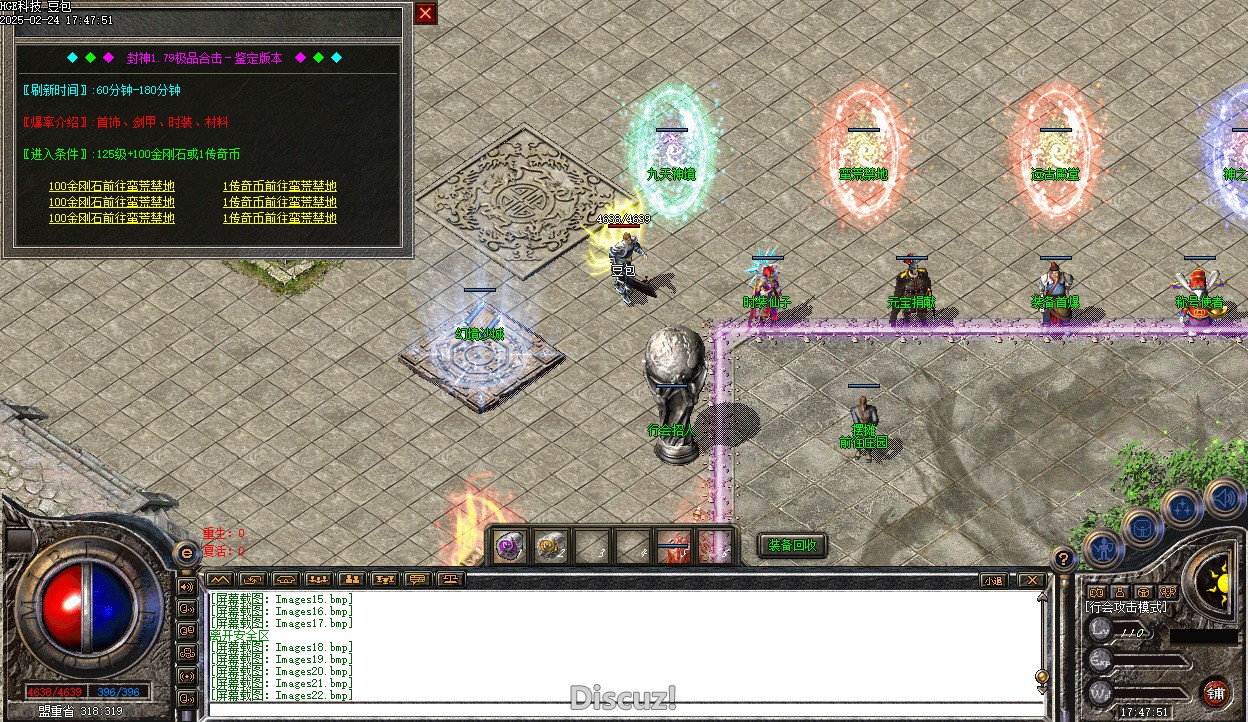
Task: Open the character equipment round button
Action: pyautogui.click(x=1103, y=548)
